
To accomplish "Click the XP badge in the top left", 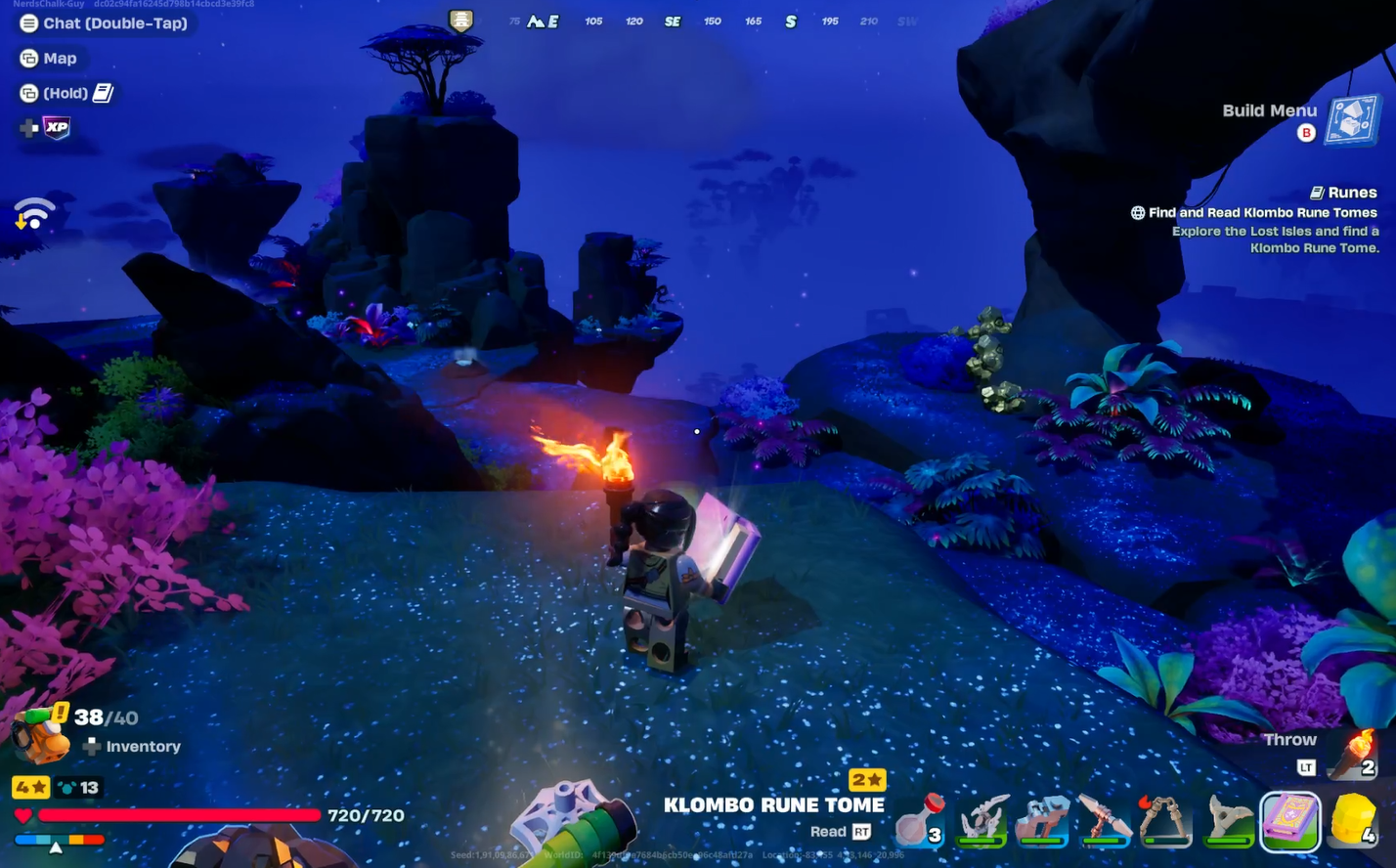I will pos(55,128).
